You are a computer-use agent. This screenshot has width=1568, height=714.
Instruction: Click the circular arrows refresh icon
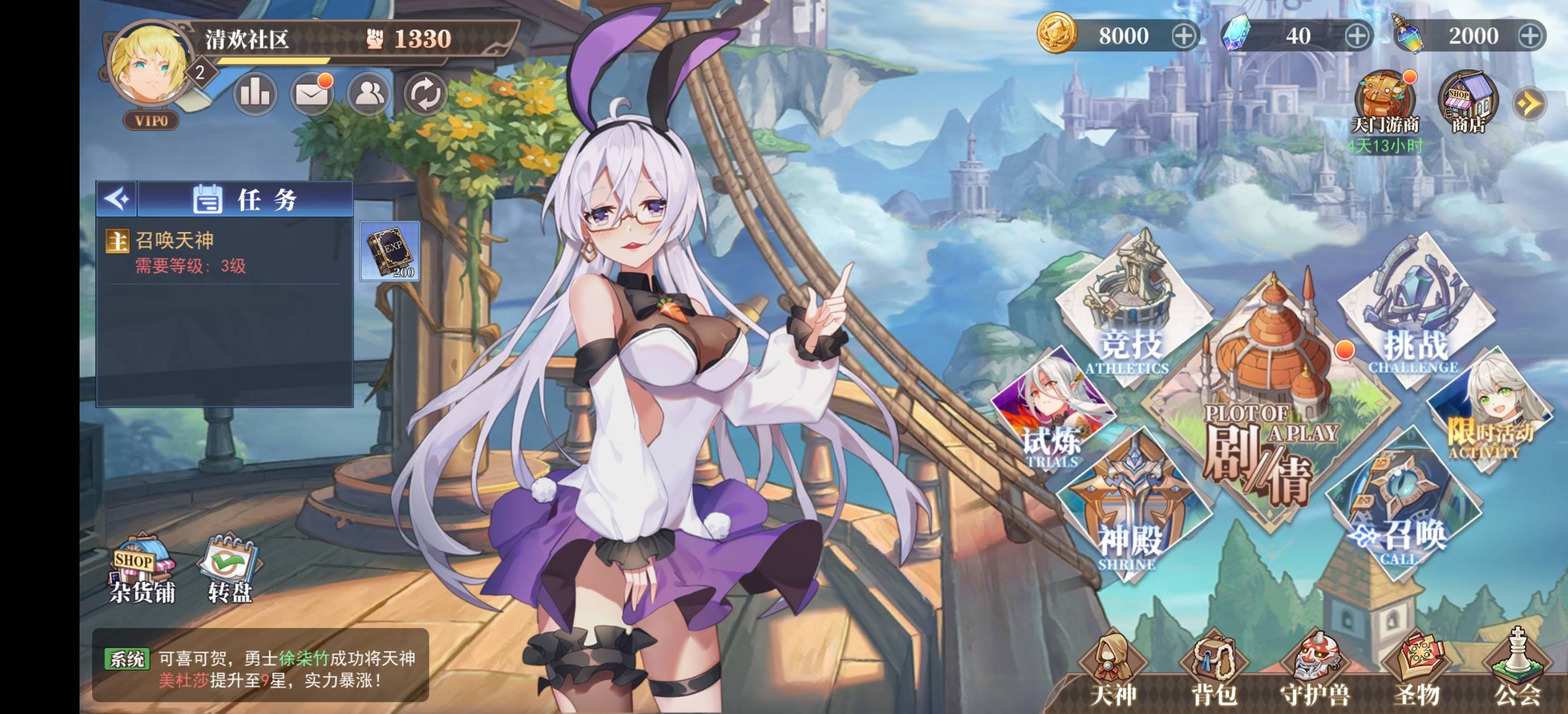(x=425, y=94)
